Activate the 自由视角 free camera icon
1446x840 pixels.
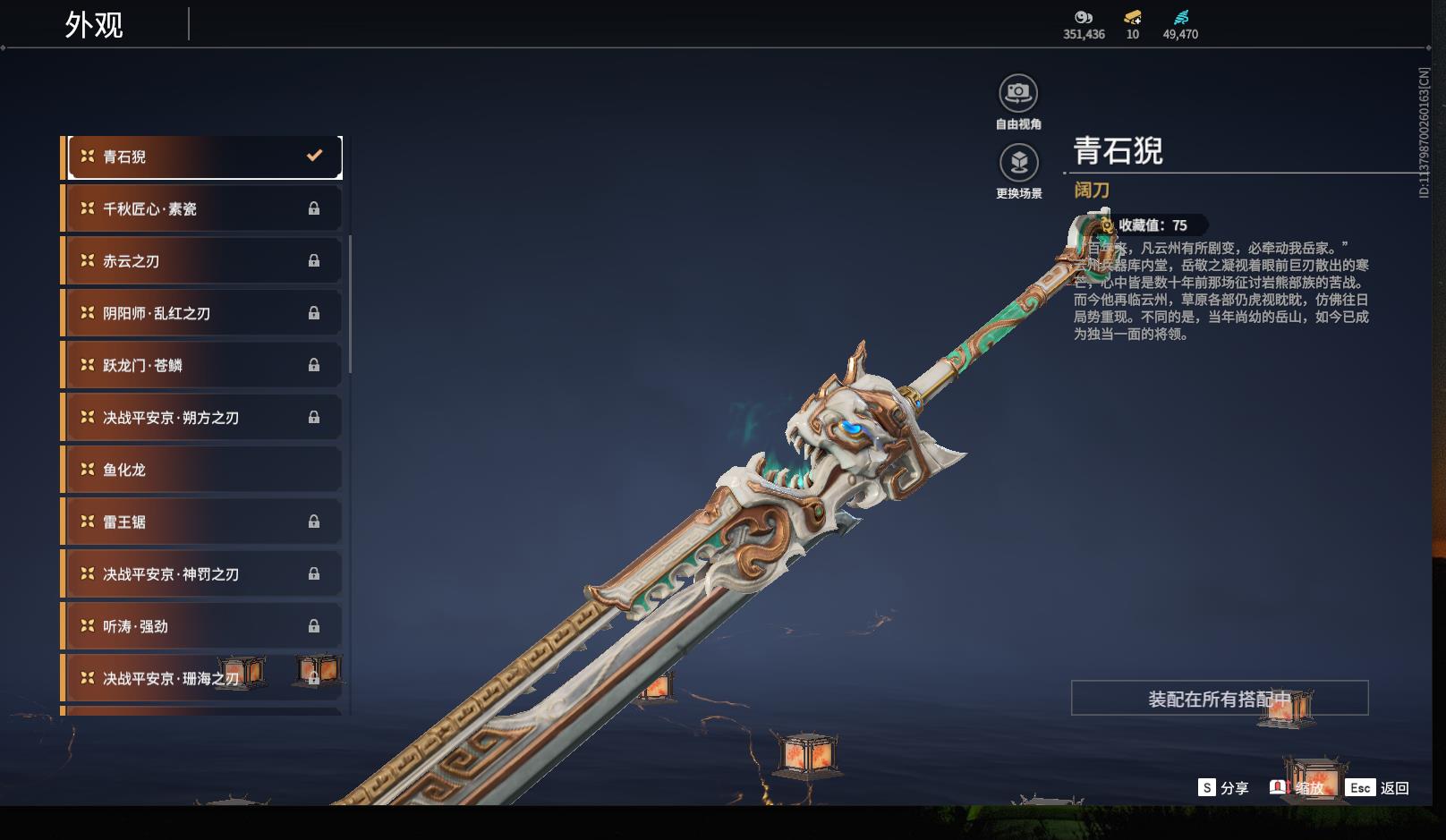coord(1018,93)
